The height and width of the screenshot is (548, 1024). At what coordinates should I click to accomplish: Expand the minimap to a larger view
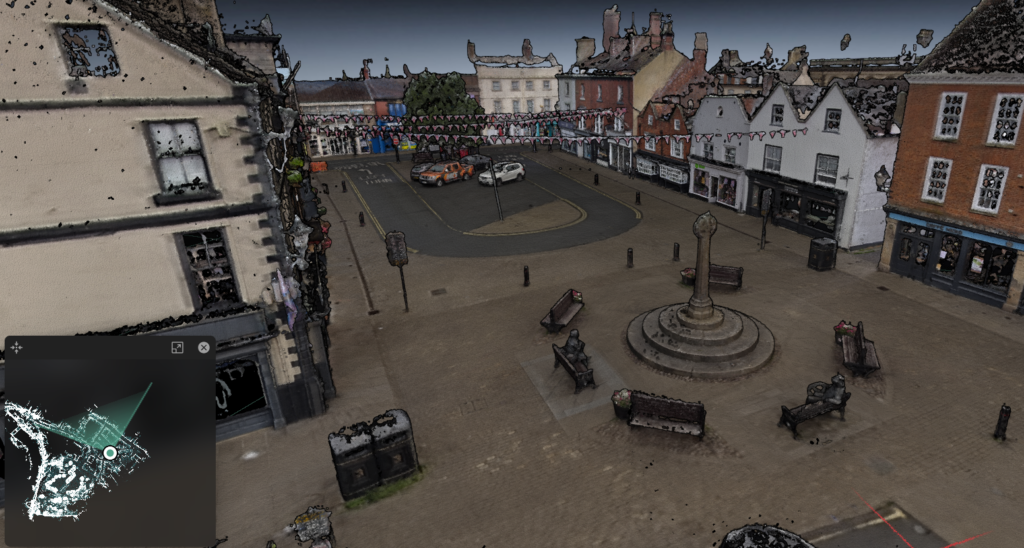tap(177, 347)
